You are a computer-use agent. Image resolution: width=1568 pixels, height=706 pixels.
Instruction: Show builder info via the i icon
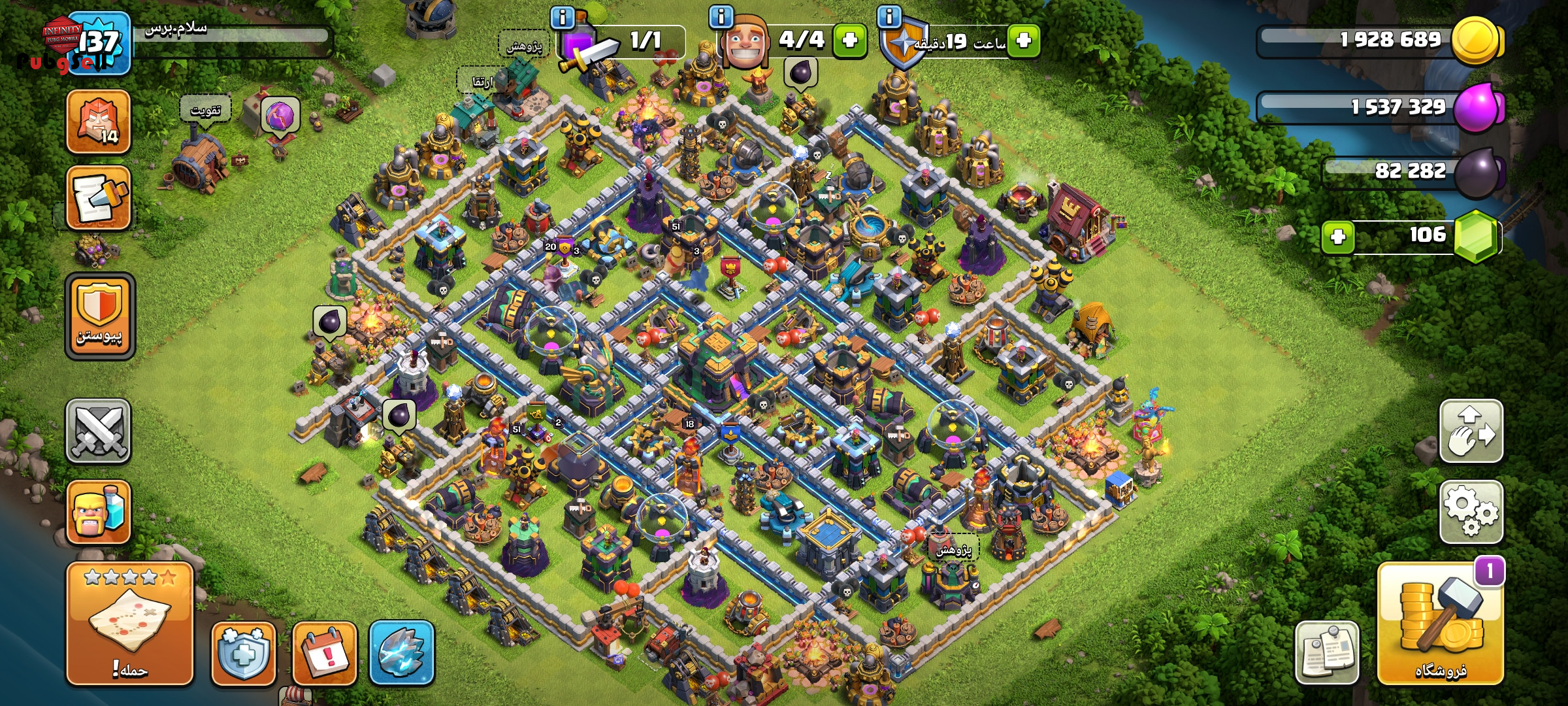[721, 17]
